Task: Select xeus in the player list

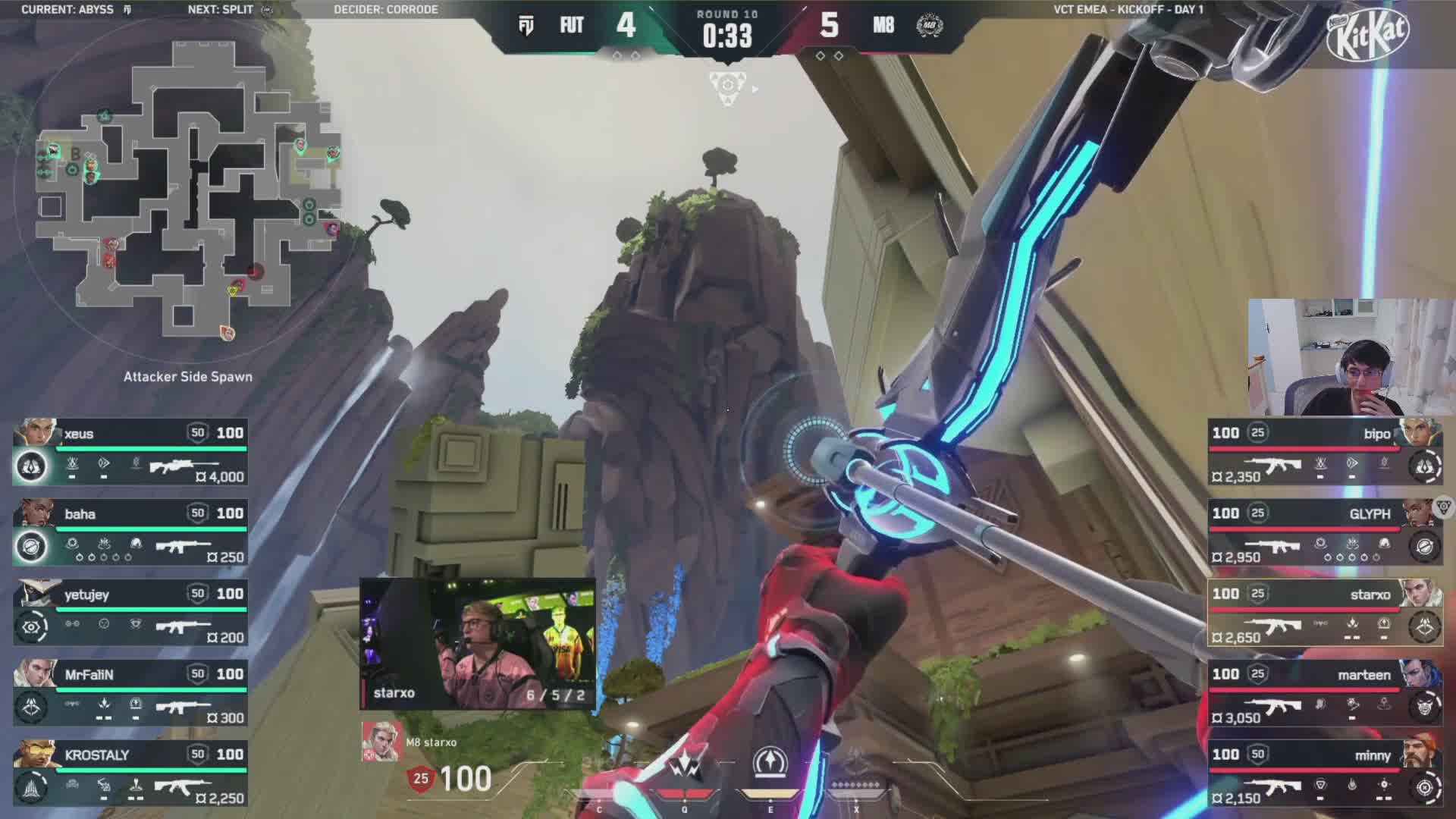Action: tap(130, 452)
